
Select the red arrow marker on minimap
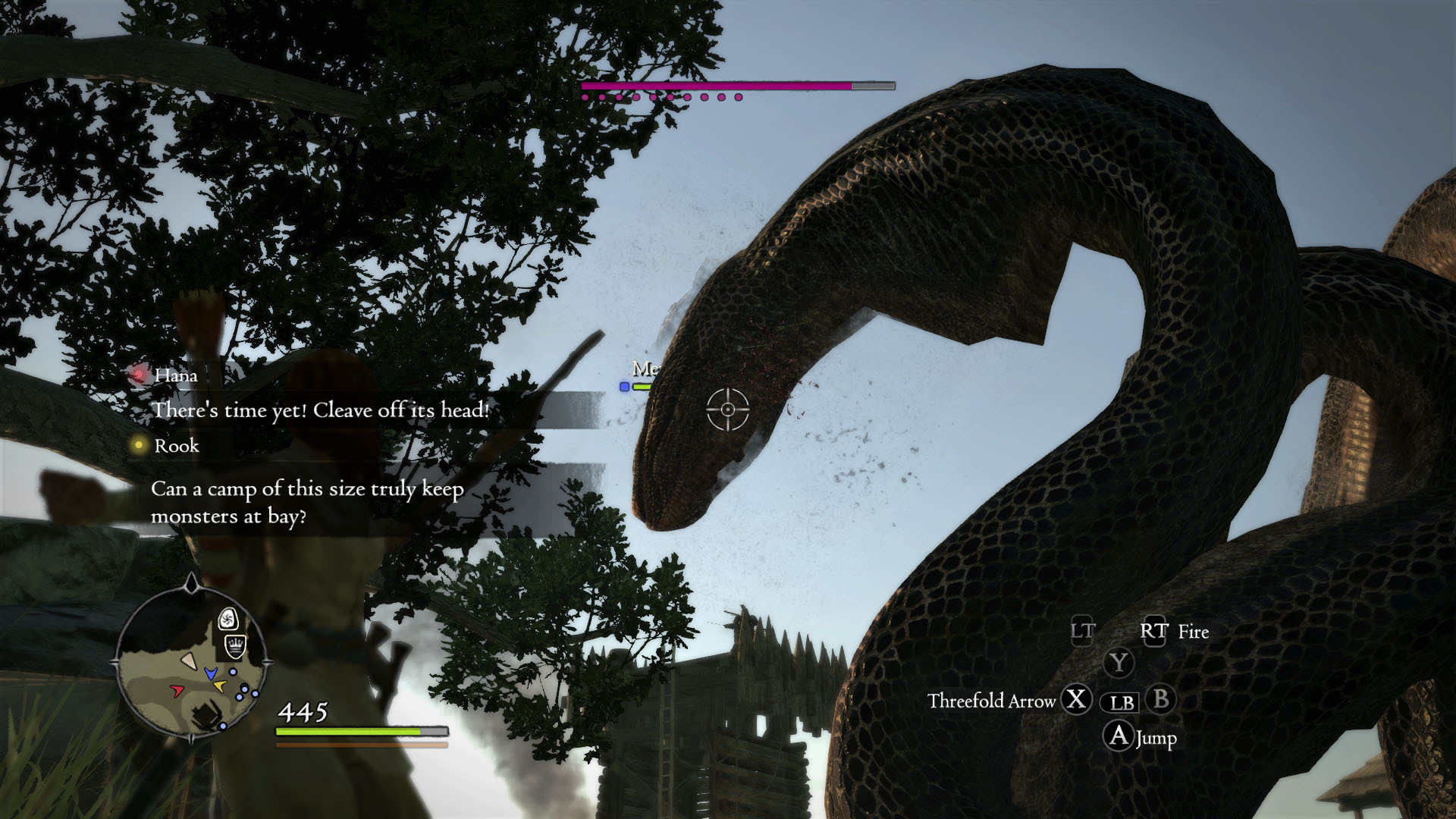177,690
